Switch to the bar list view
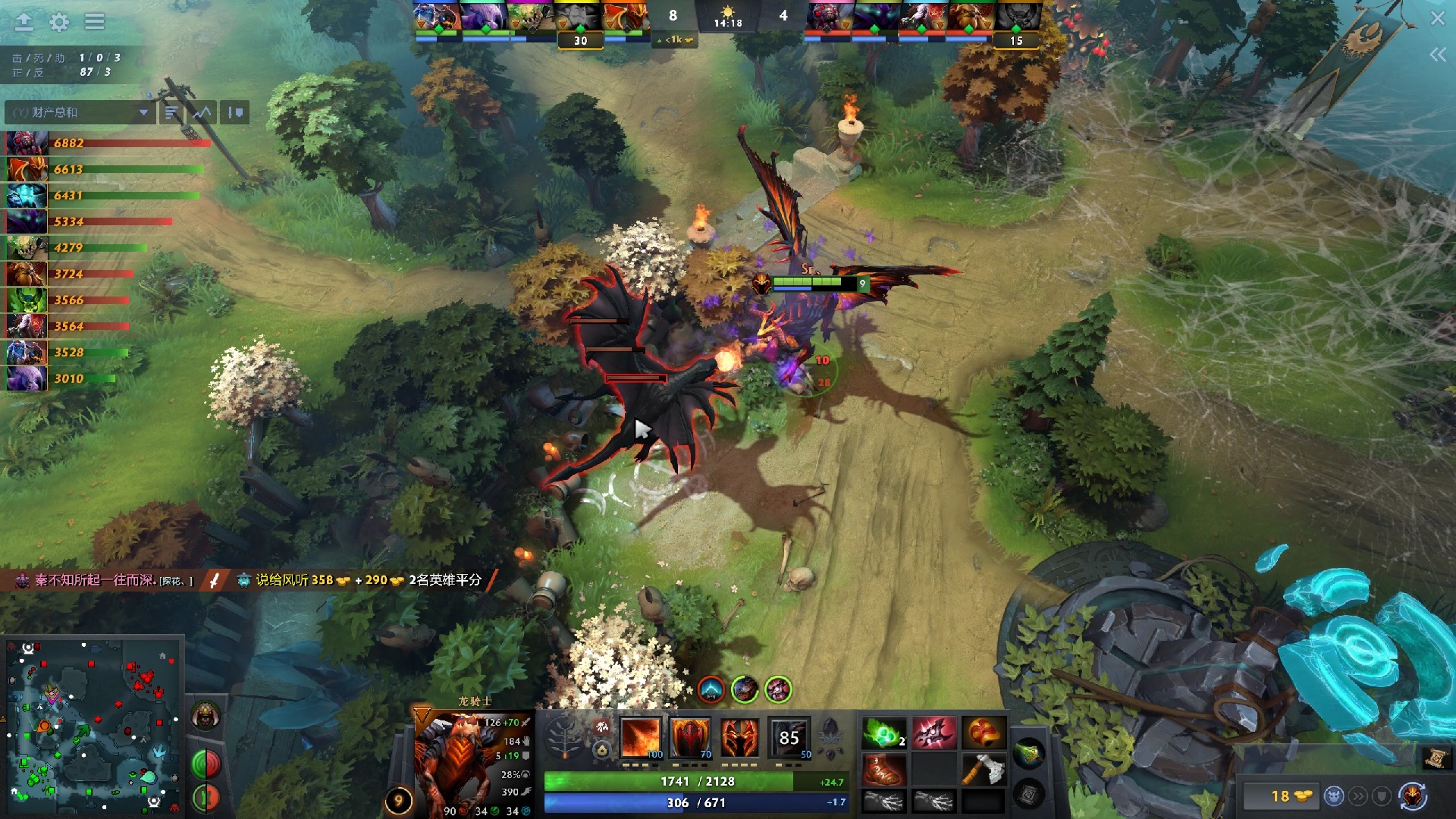The image size is (1456, 819). point(171,112)
